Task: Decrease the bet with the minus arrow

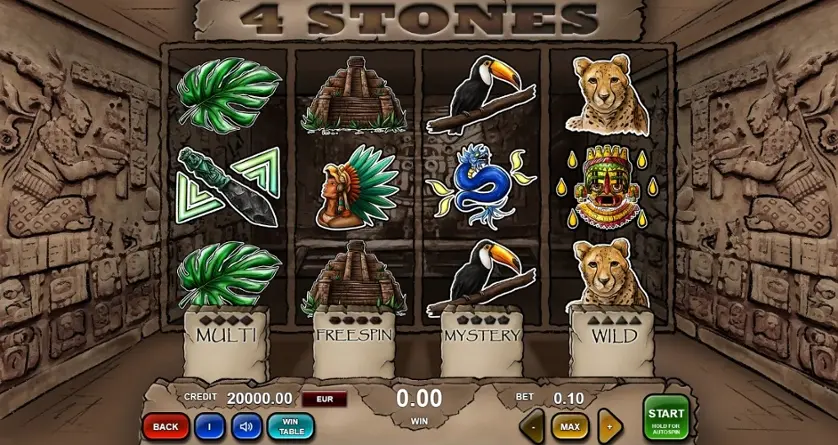Action: (532, 427)
